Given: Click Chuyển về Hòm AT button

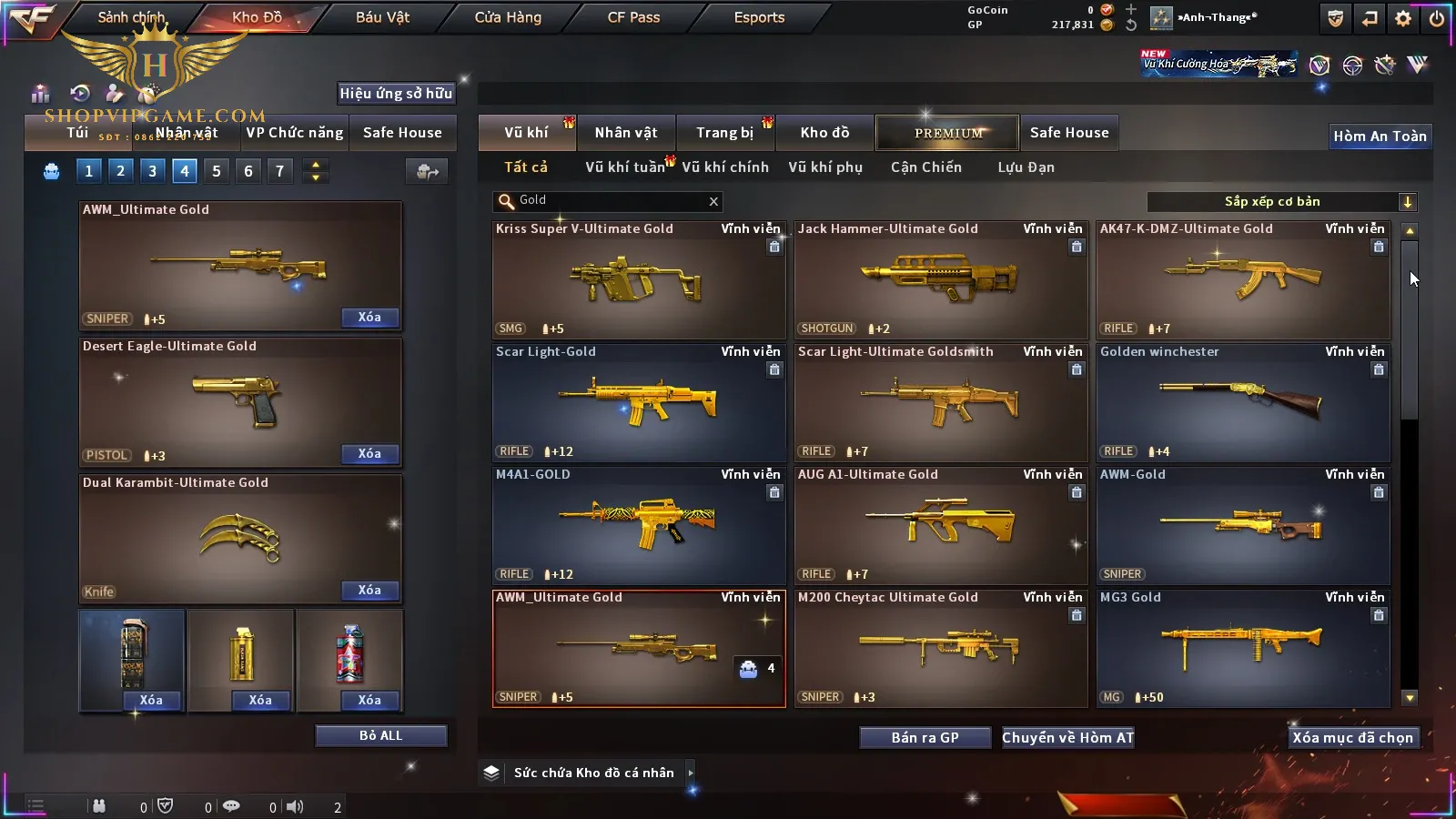Looking at the screenshot, I should point(1068,738).
